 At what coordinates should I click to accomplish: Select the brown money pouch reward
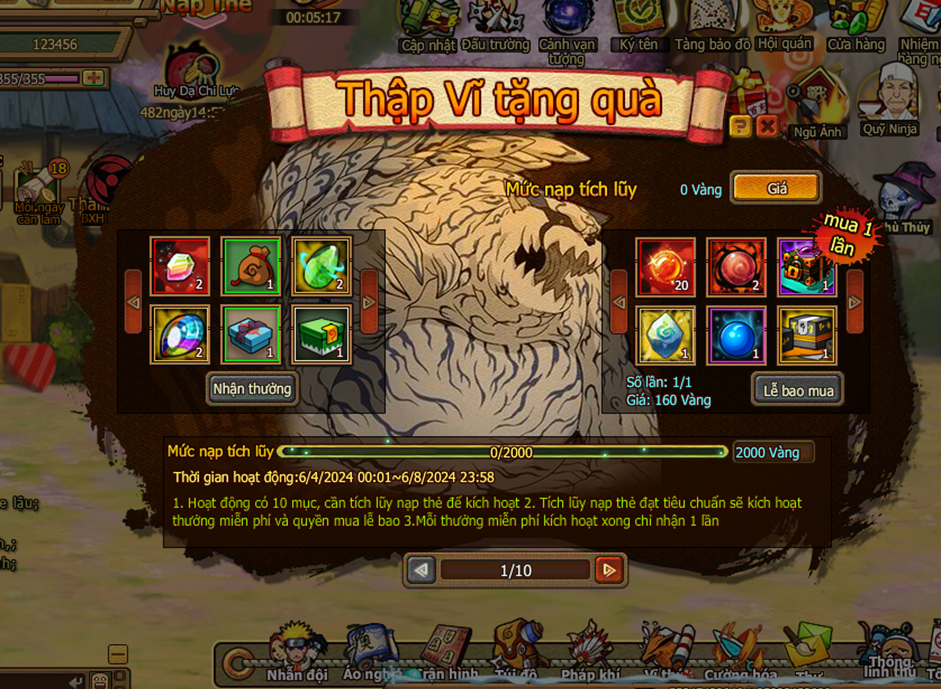pos(251,266)
